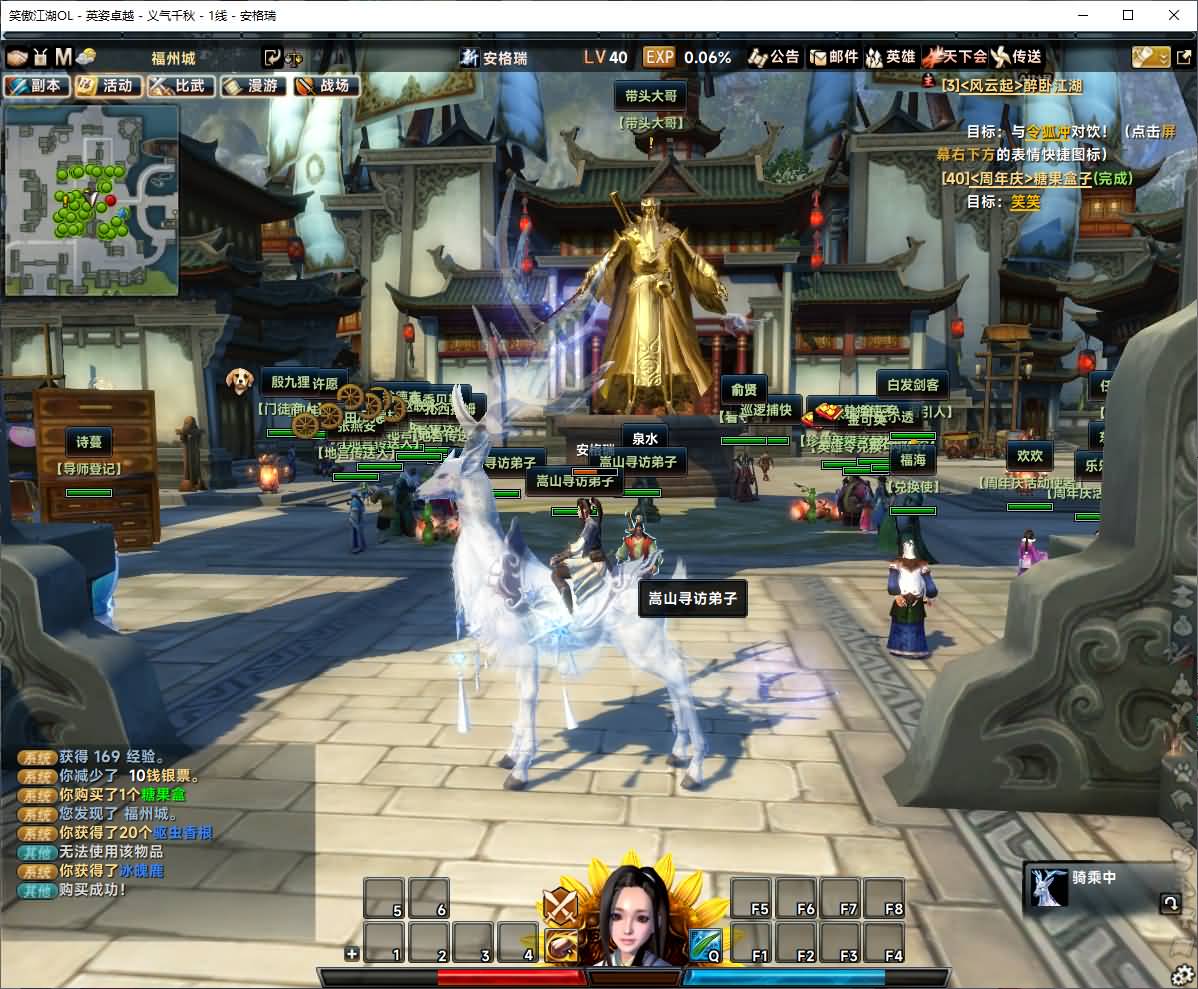Open settings with the gear icon
This screenshot has width=1198, height=989.
click(x=1182, y=975)
